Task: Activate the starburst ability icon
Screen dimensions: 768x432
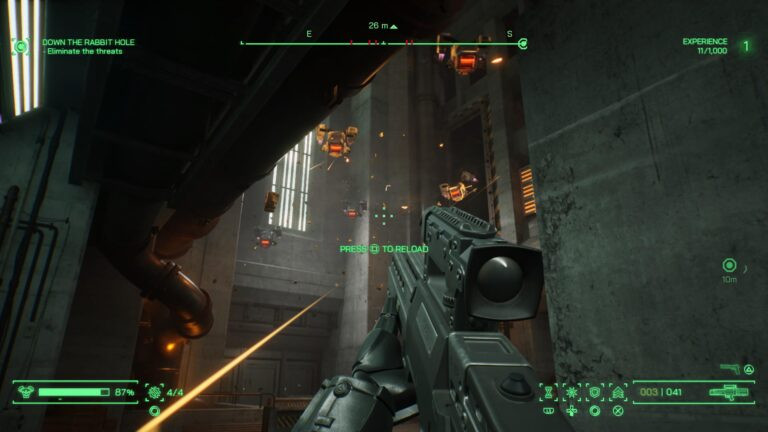Action: pyautogui.click(x=572, y=392)
